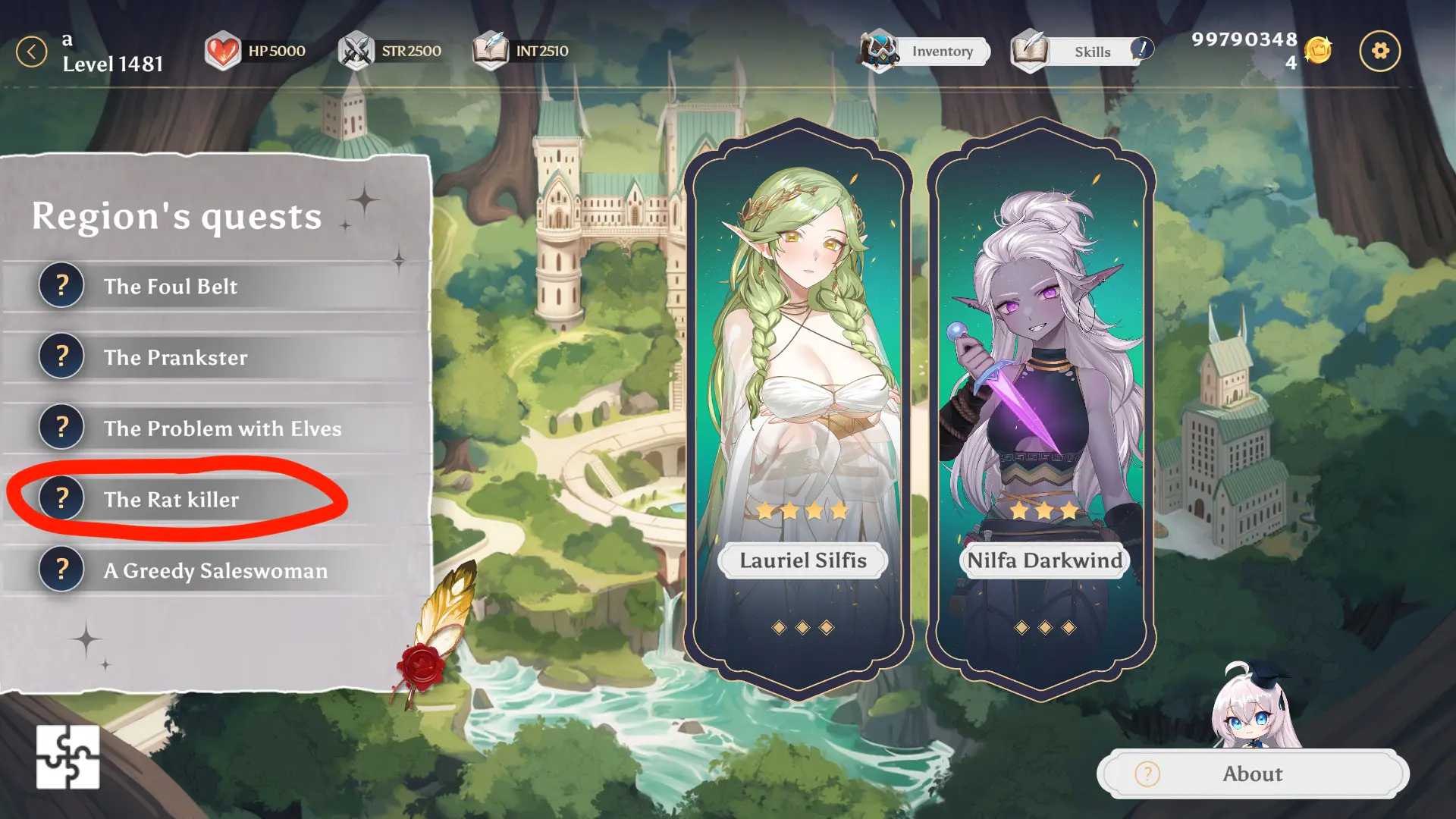
Task: Open the puzzle piece icon
Action: tap(67, 757)
